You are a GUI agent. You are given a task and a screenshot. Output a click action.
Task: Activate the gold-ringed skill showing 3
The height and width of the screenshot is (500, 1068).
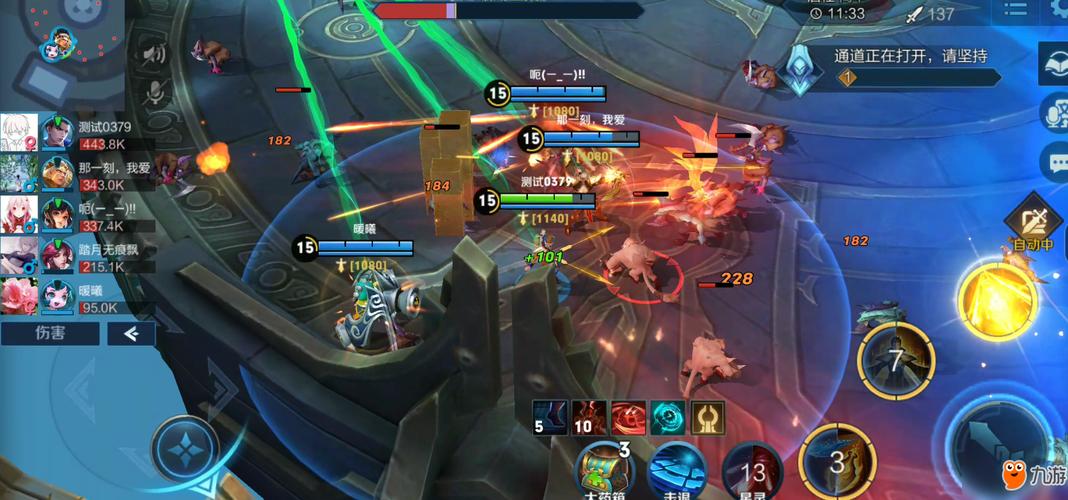838,462
